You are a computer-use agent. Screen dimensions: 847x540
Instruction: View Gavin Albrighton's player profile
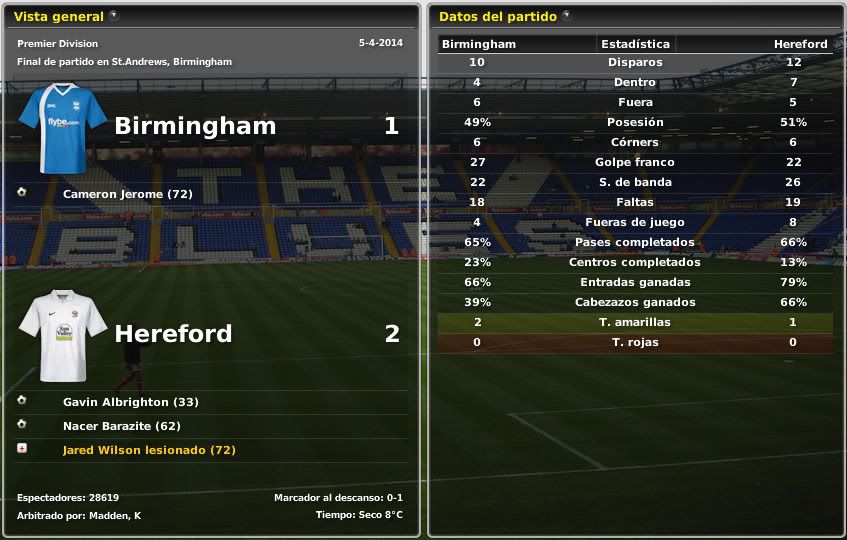click(130, 402)
